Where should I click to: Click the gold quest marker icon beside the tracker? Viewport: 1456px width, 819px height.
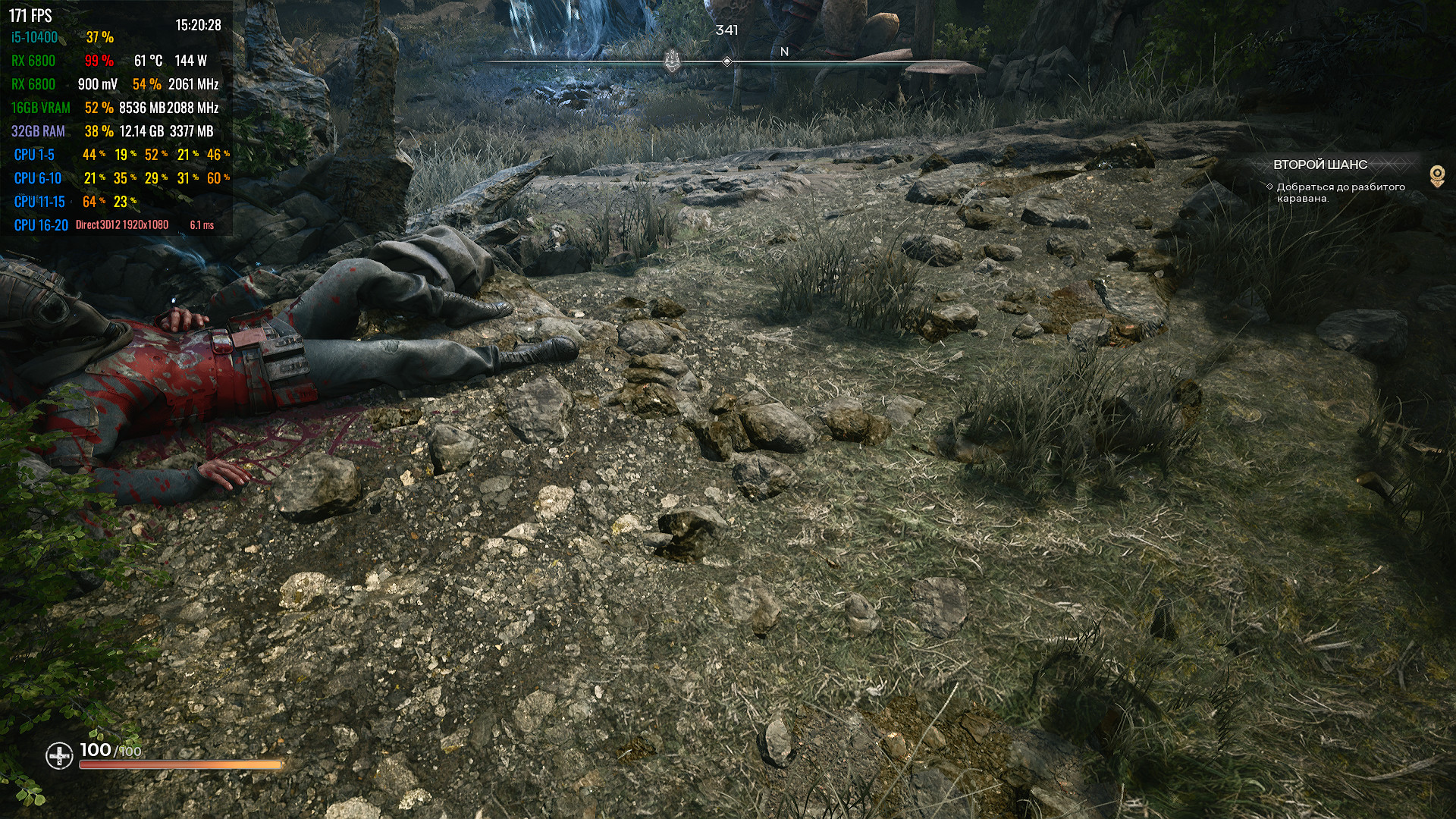tap(1436, 176)
